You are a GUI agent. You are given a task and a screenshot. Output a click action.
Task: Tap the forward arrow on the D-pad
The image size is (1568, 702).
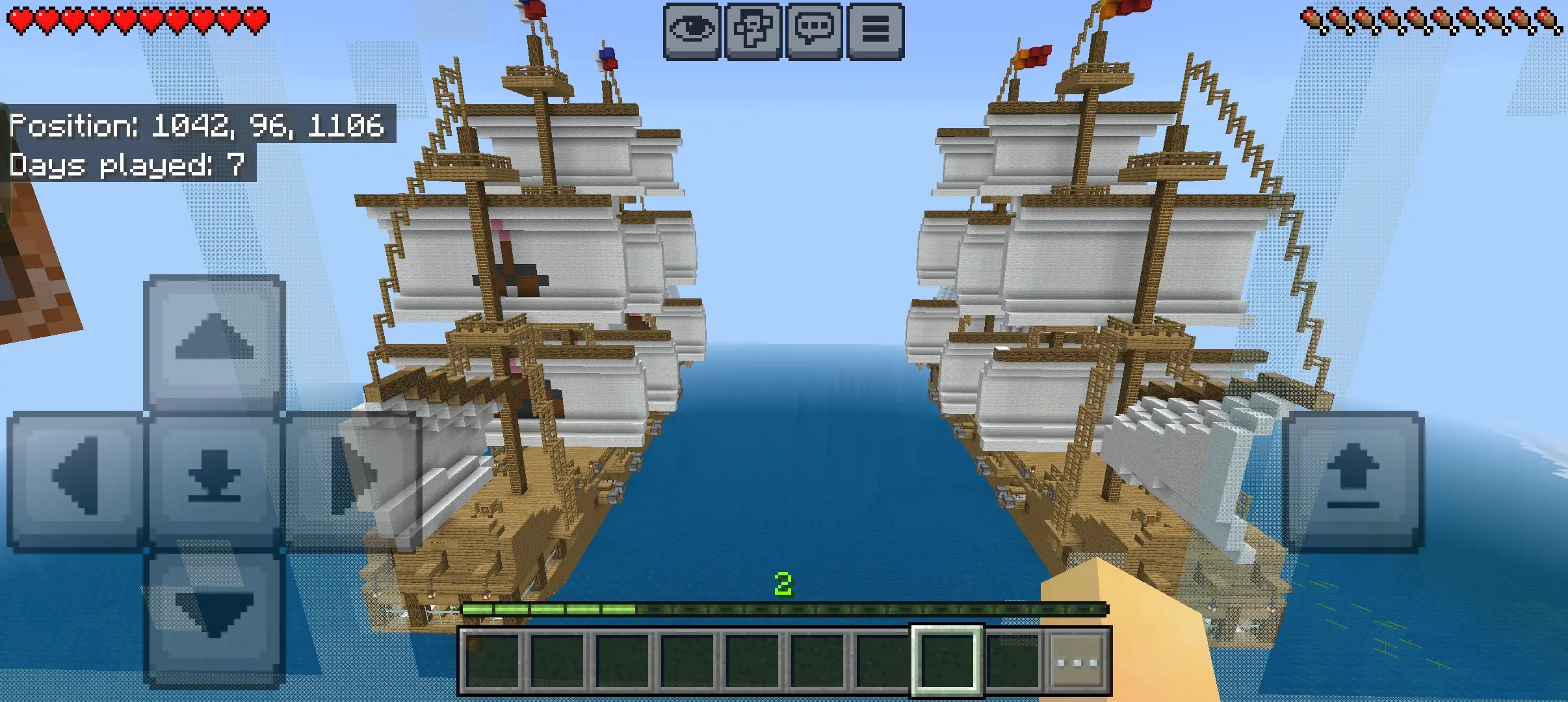coord(214,341)
